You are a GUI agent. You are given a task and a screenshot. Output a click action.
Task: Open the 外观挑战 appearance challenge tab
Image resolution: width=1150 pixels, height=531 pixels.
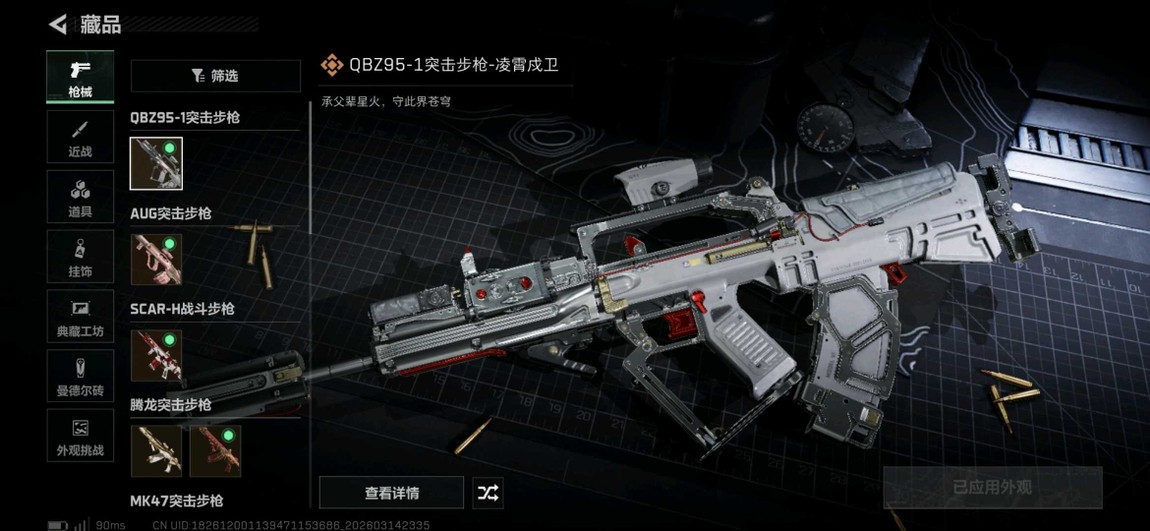[80, 437]
